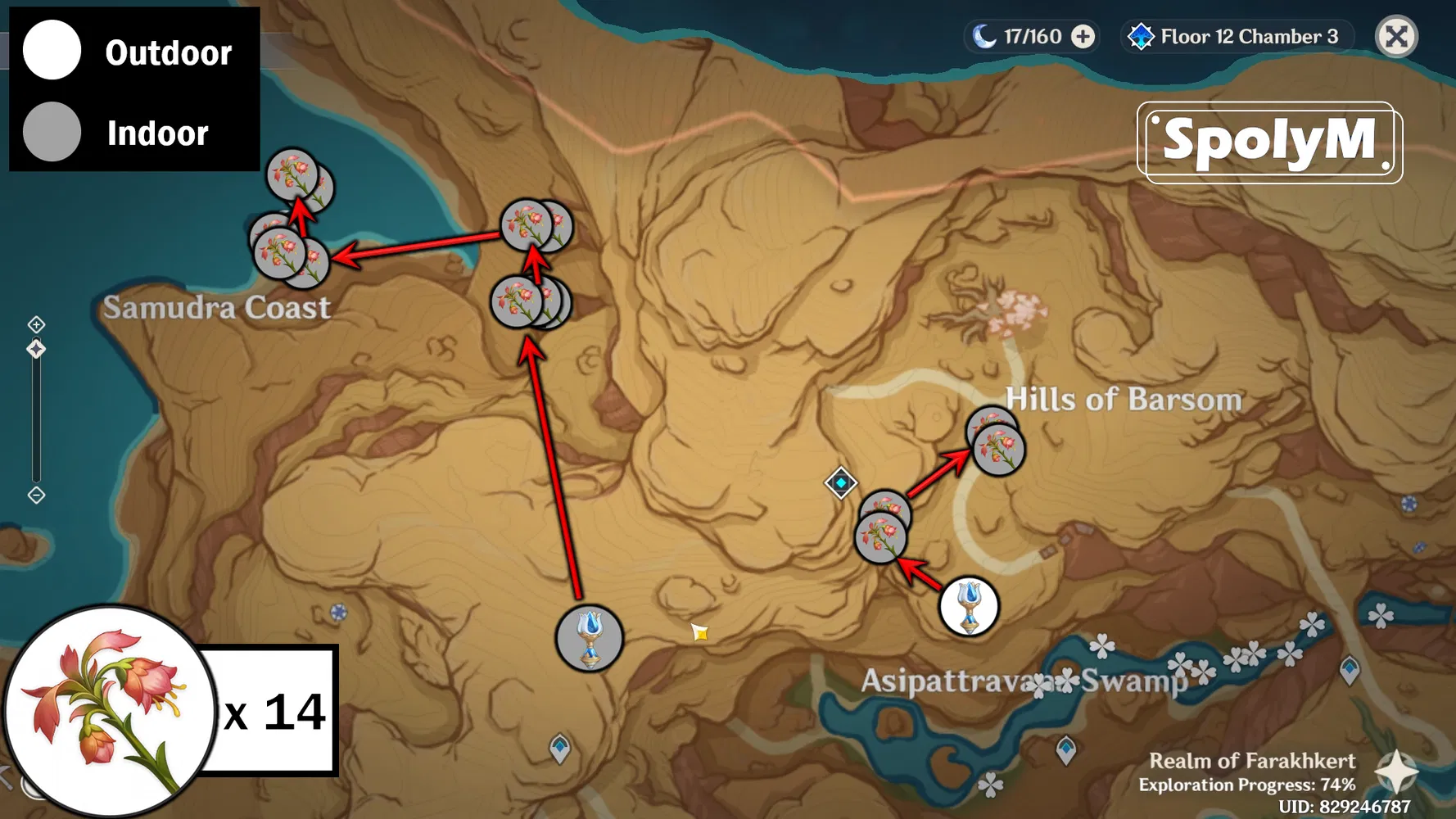
Task: Zoom in using the plus diamond above the slider
Action: (x=35, y=324)
